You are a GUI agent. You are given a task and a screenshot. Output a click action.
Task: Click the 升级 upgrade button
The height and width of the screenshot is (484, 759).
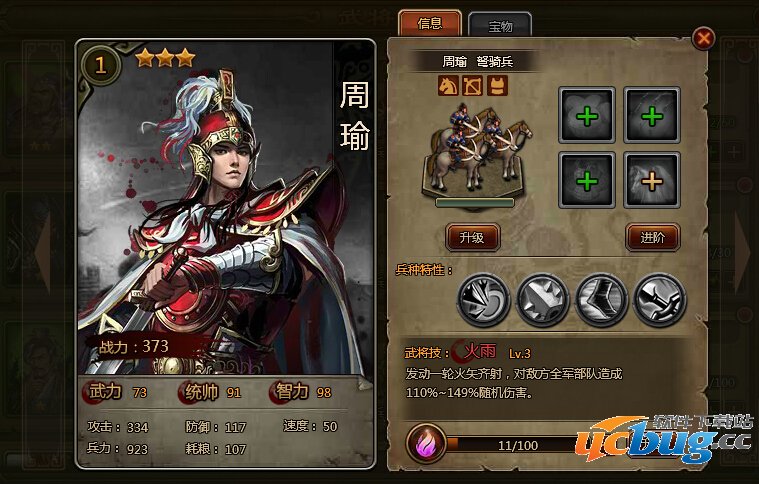(x=472, y=237)
